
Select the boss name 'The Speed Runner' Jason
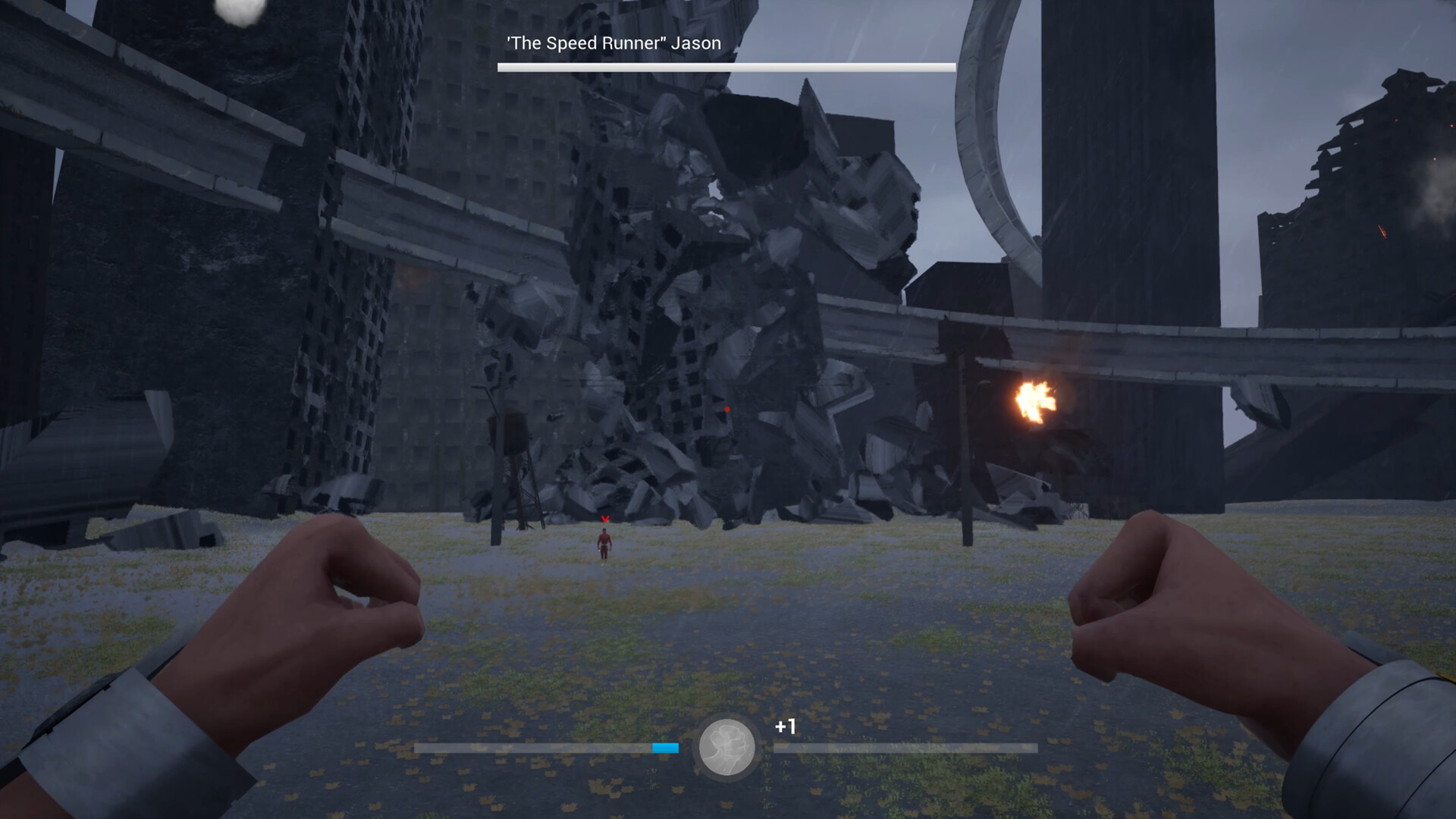point(610,43)
